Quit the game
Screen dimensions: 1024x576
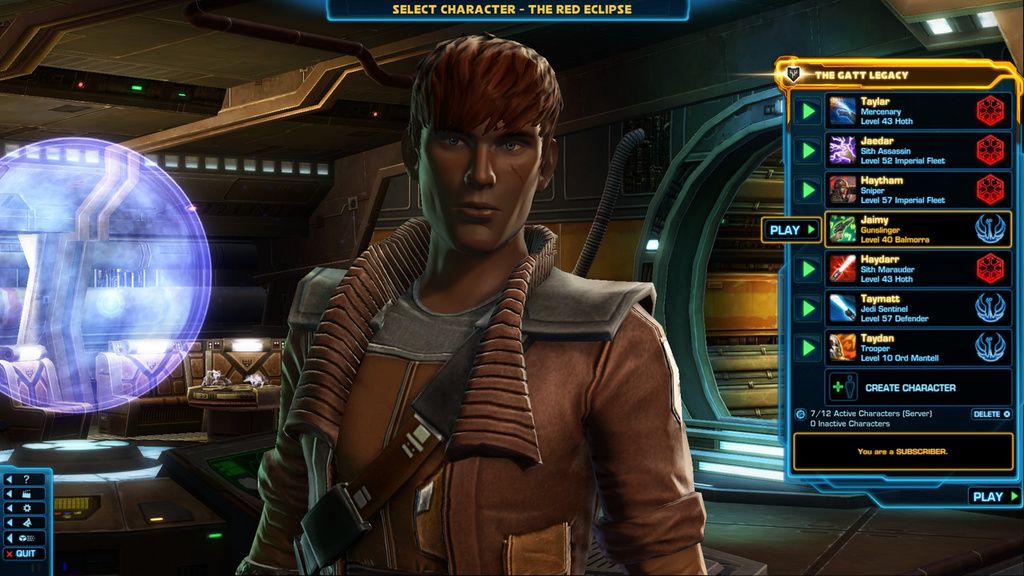24,553
